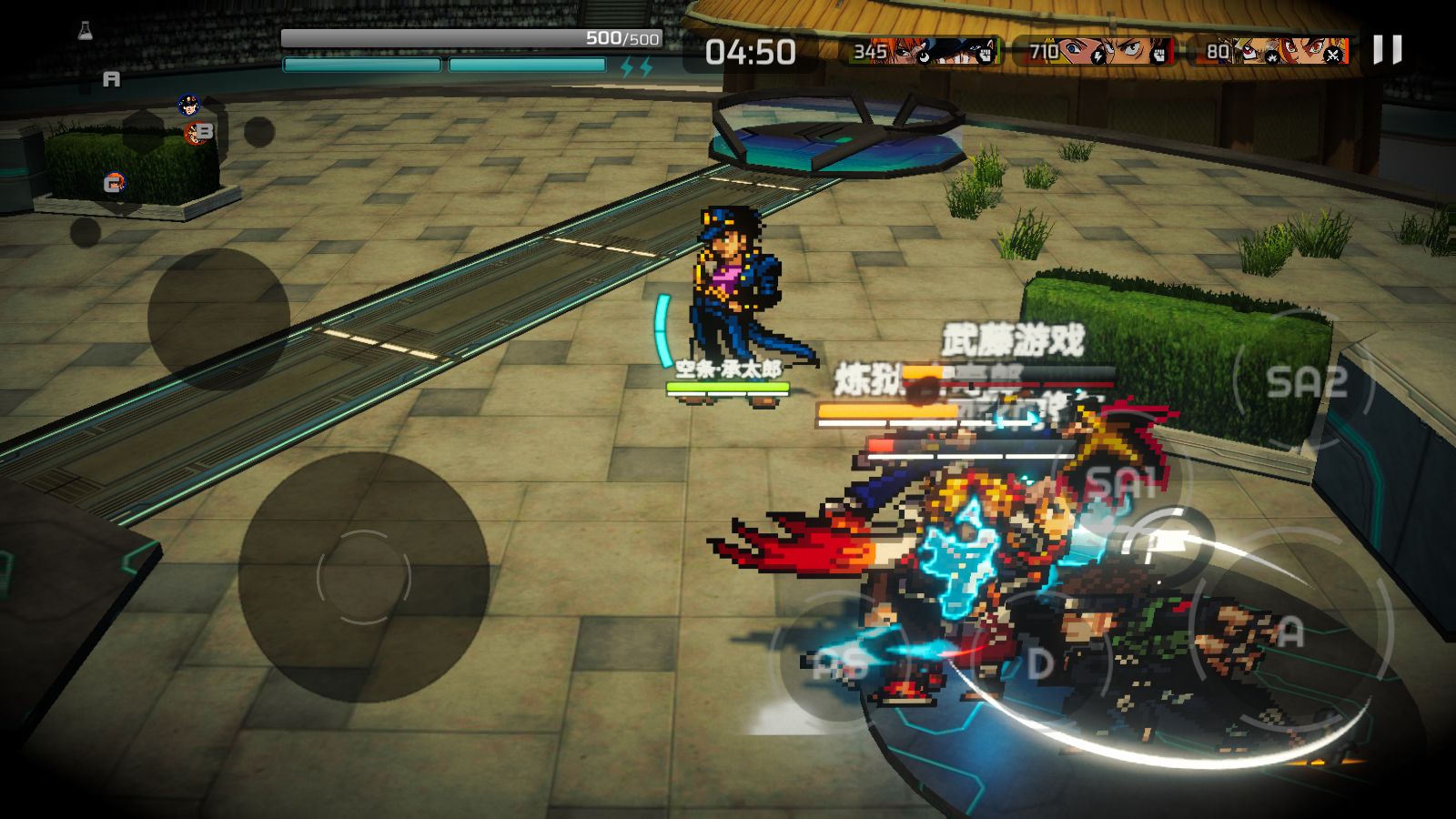Tap the movement joystick center
The width and height of the screenshot is (1456, 819).
pos(364,577)
